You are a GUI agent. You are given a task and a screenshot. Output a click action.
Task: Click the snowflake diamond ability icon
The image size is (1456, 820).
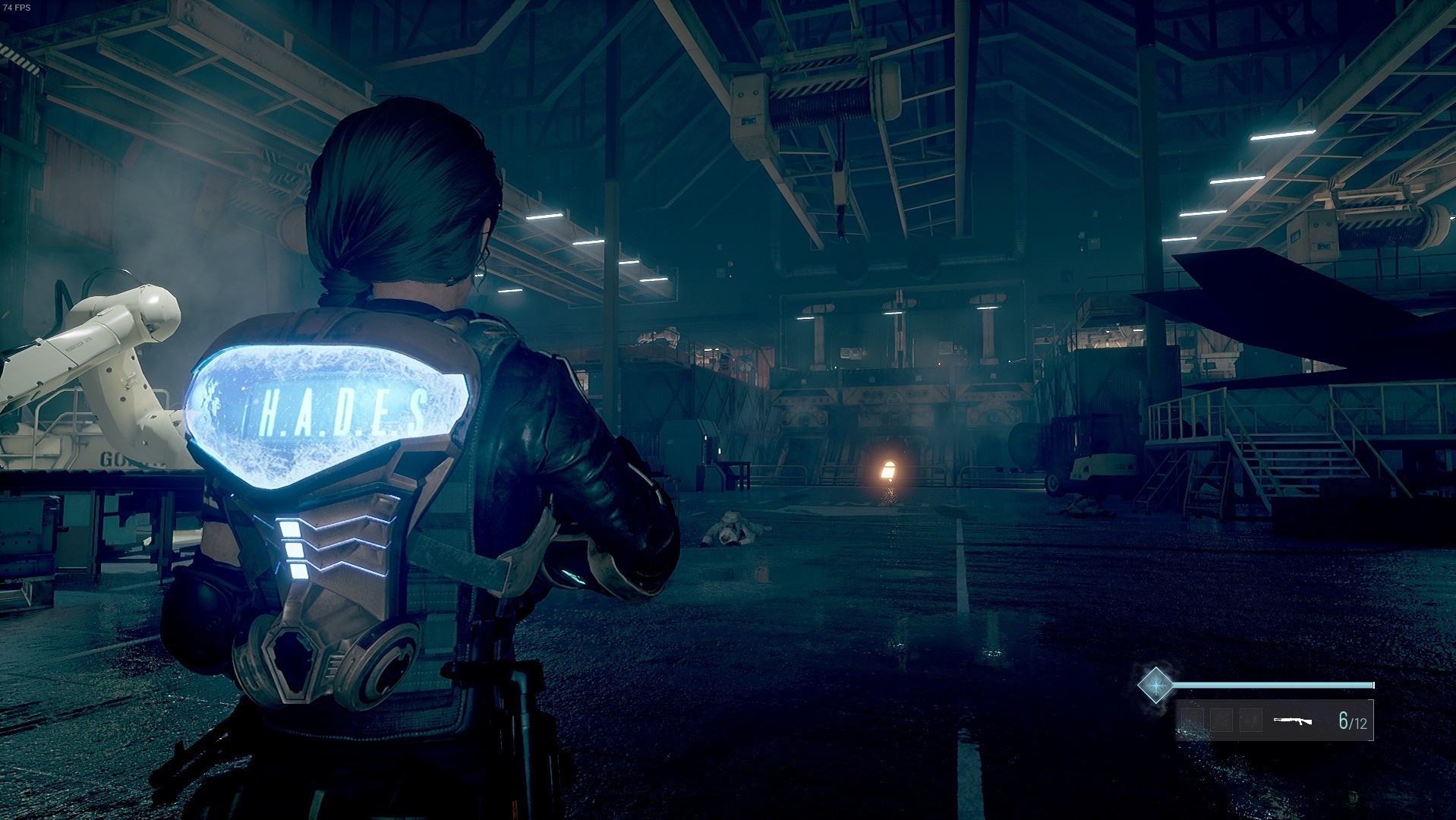(x=1155, y=685)
